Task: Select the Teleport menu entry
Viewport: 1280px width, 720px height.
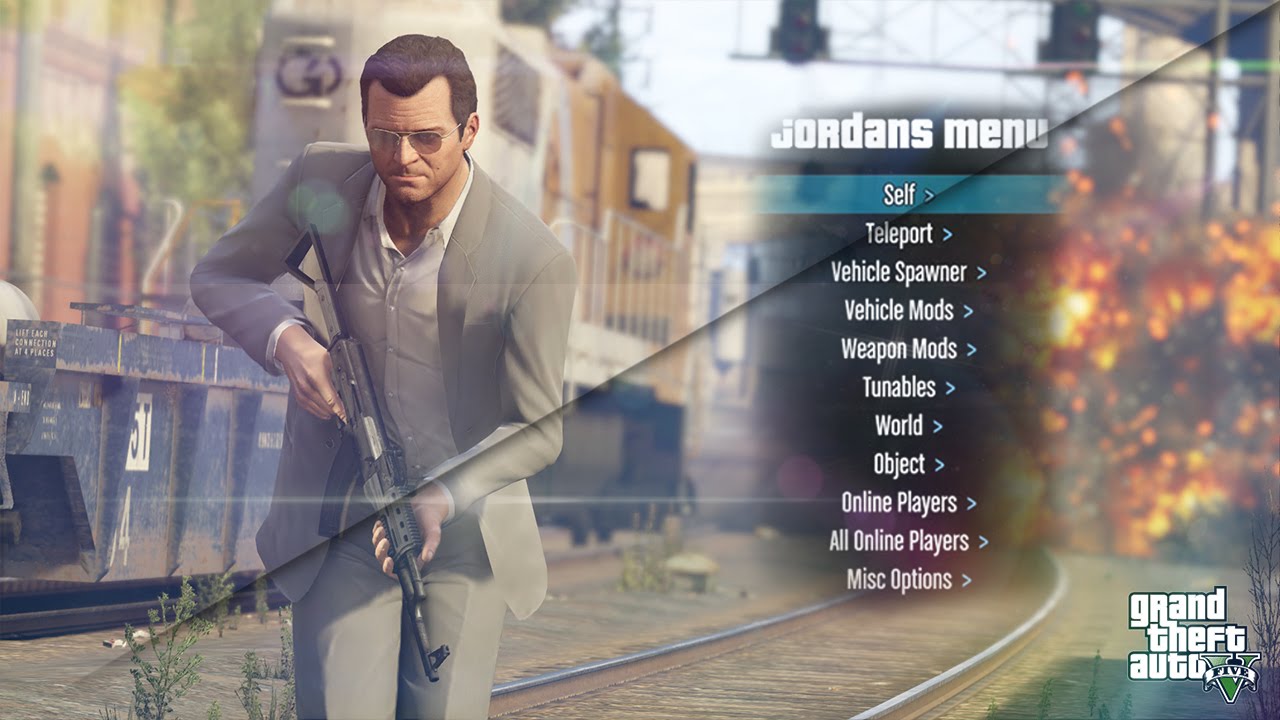Action: click(x=907, y=234)
